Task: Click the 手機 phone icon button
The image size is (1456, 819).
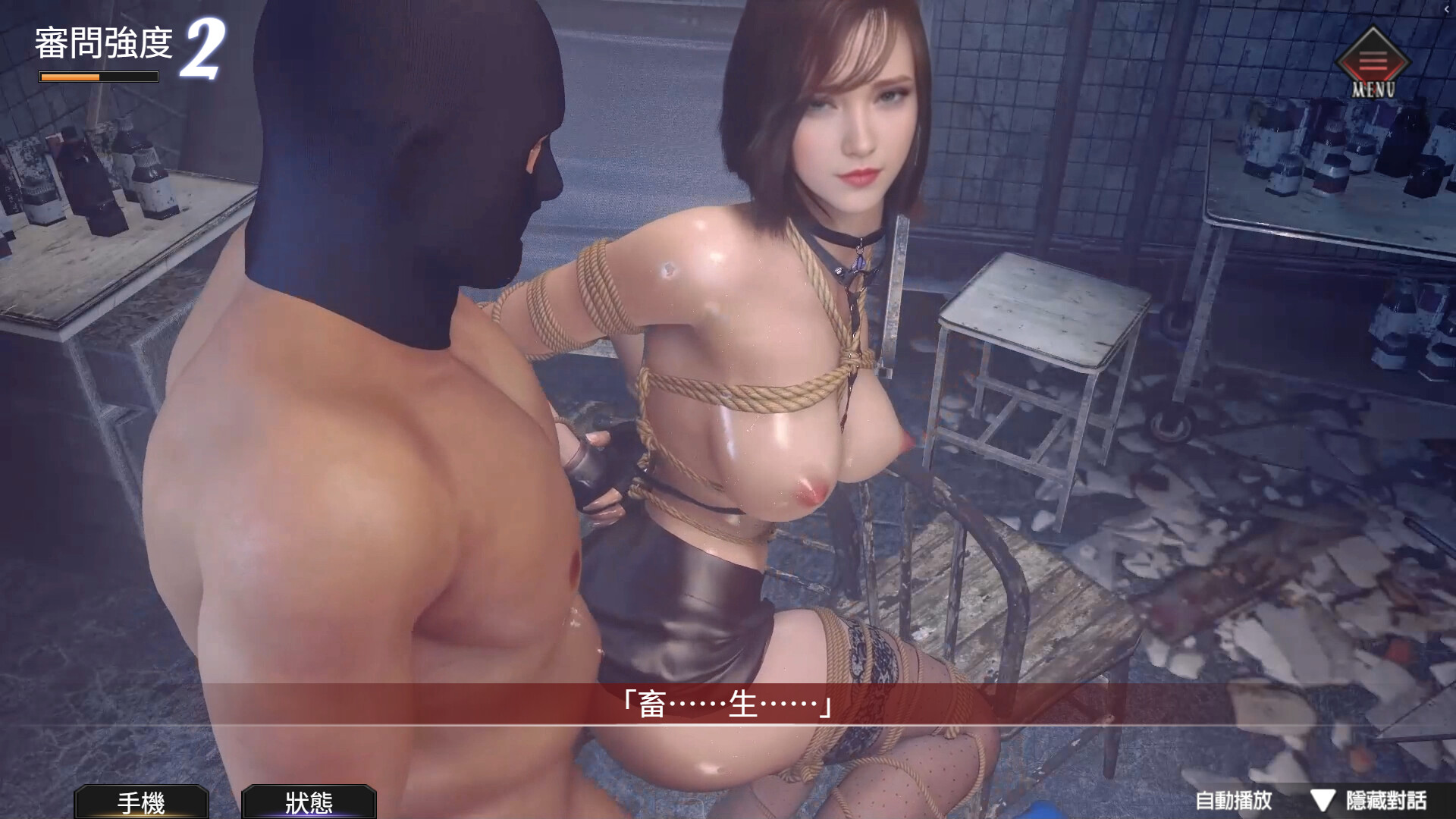Action: tap(140, 802)
